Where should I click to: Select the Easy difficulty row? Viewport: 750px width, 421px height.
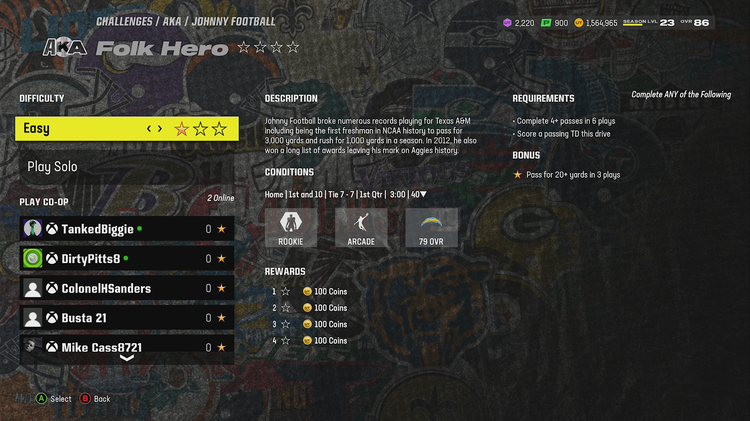click(x=127, y=128)
